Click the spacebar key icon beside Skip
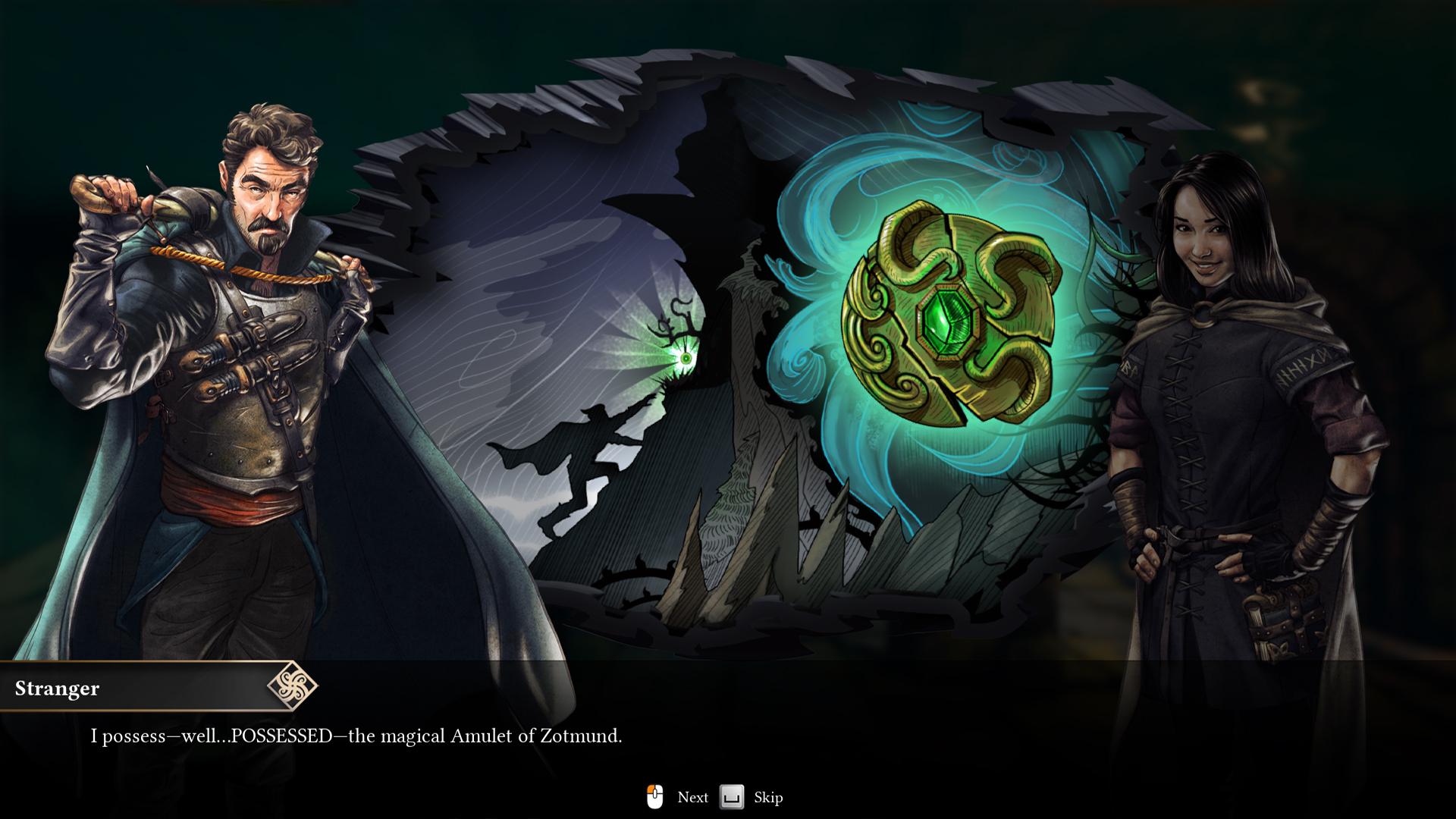This screenshot has width=1456, height=819. 730,797
